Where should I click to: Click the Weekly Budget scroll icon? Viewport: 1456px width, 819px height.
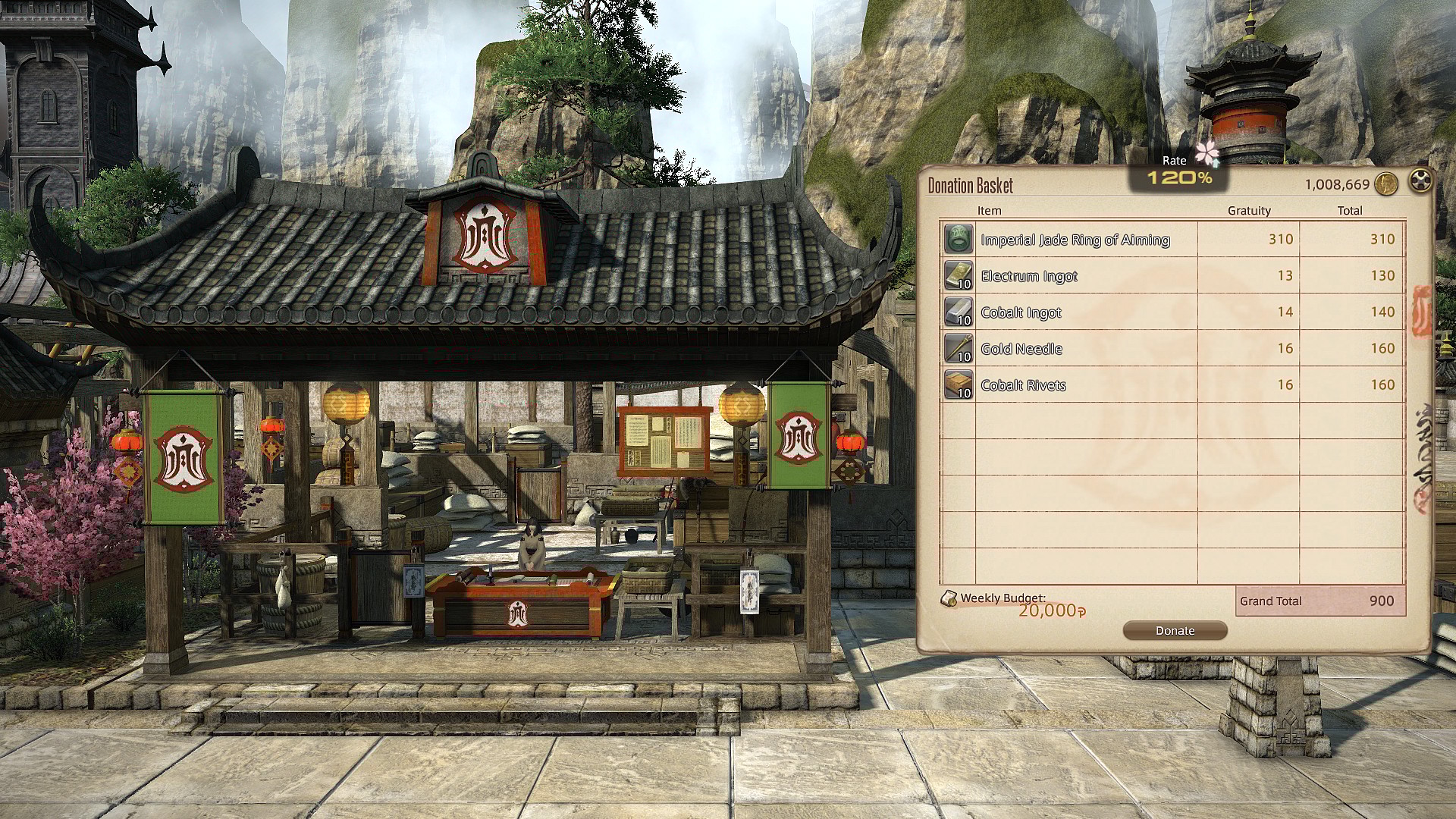(950, 598)
